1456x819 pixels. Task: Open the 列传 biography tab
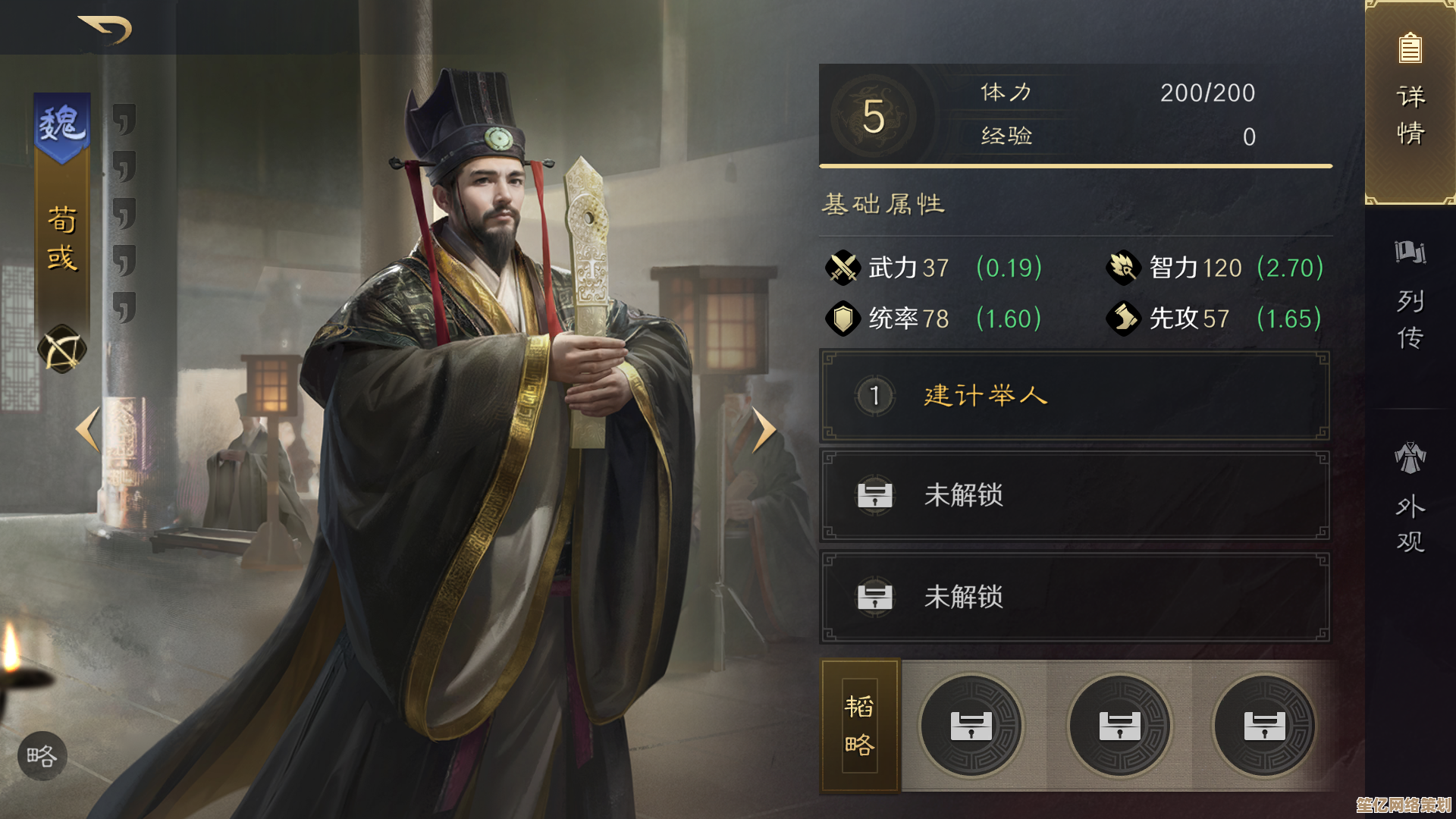[x=1410, y=296]
